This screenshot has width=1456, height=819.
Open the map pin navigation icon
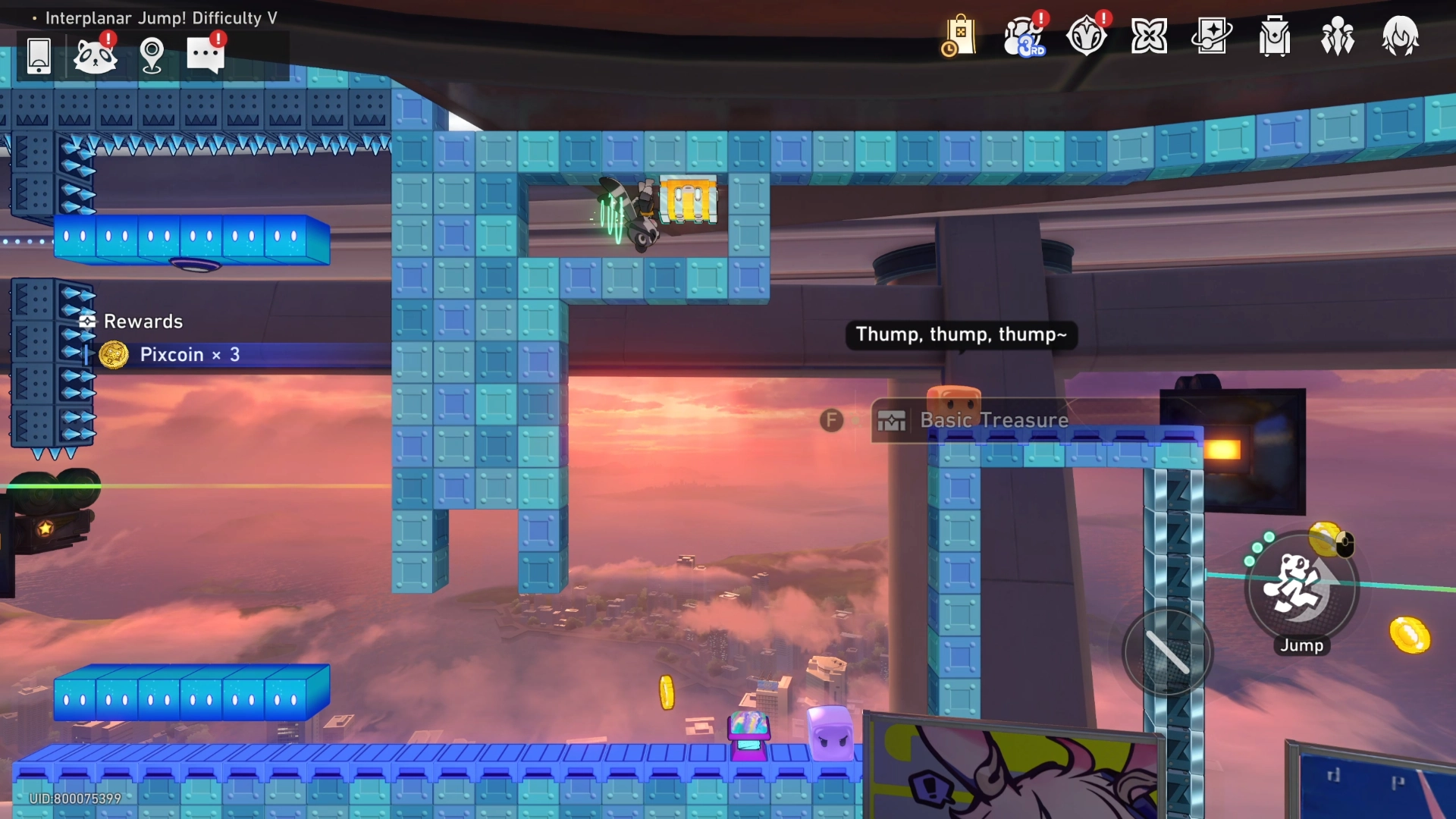point(152,55)
